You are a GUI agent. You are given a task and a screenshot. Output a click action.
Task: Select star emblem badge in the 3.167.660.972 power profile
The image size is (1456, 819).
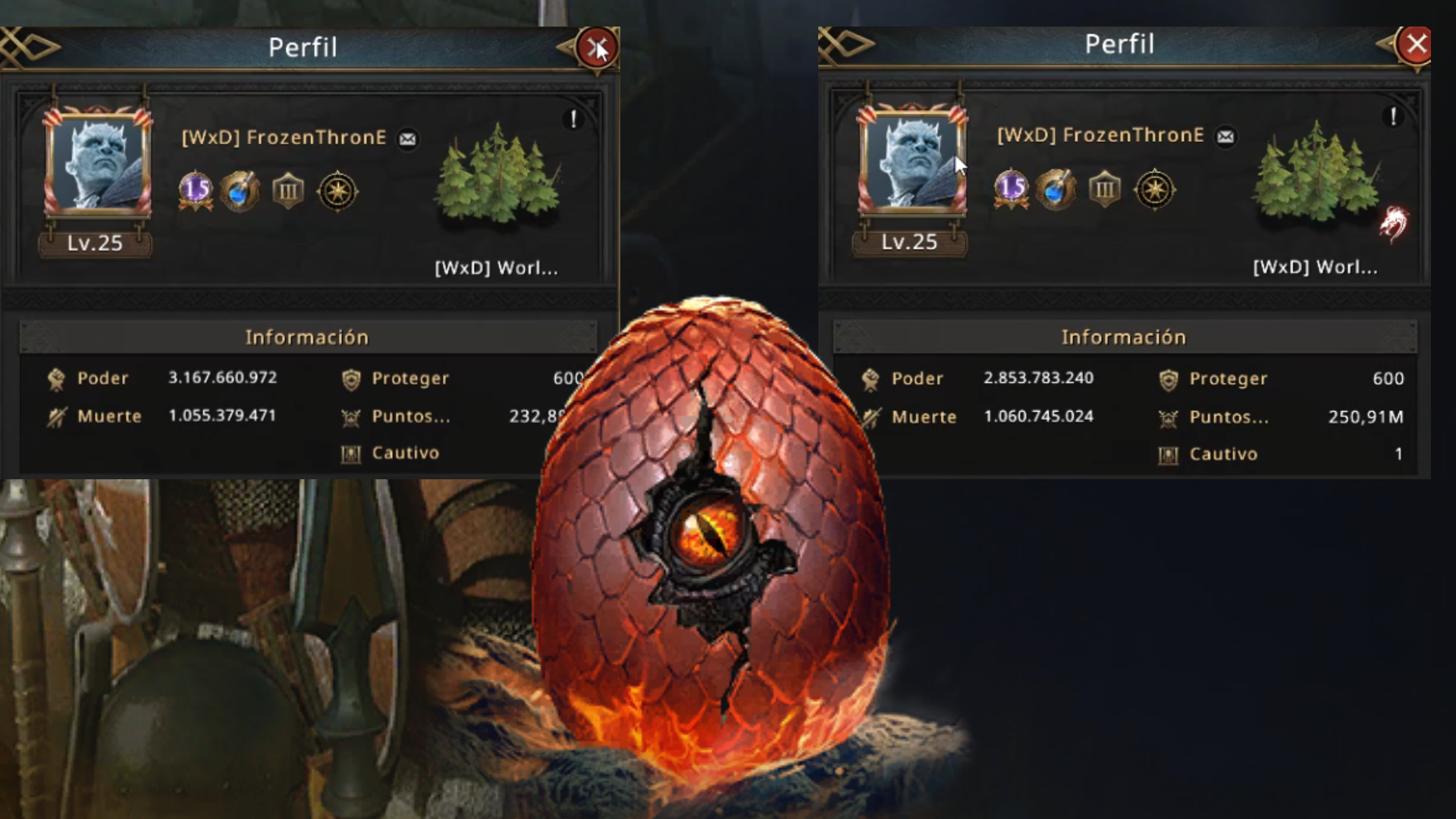pos(337,191)
